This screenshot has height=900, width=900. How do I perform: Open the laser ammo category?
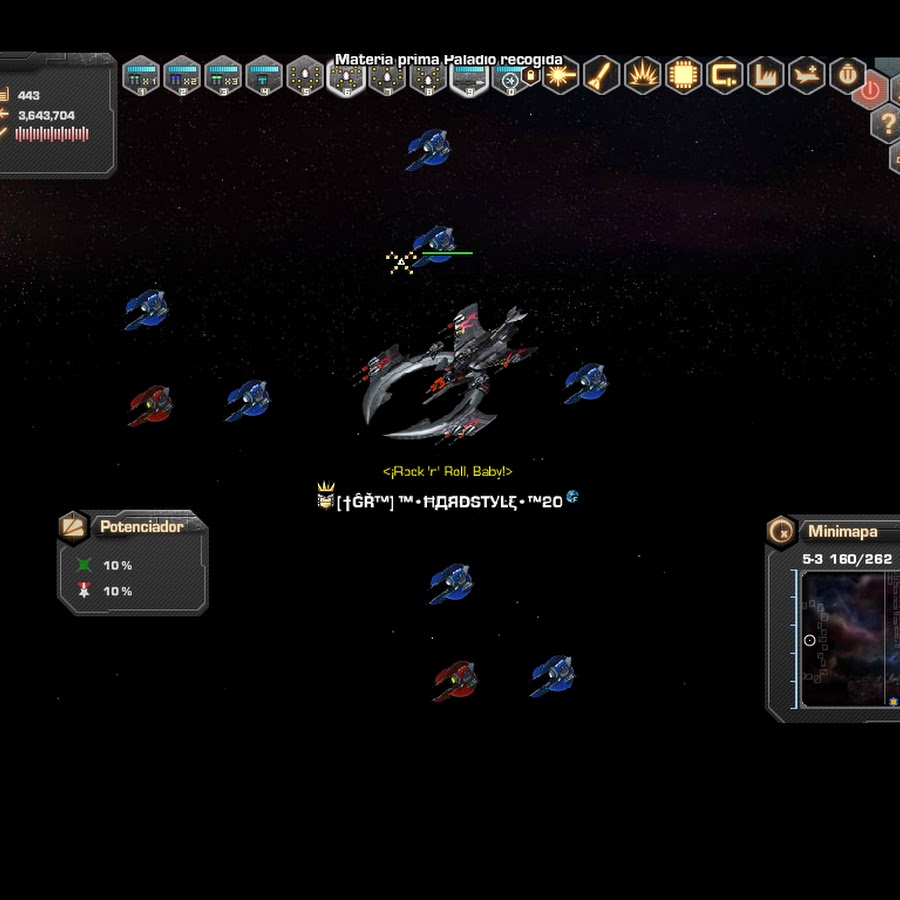(x=560, y=75)
